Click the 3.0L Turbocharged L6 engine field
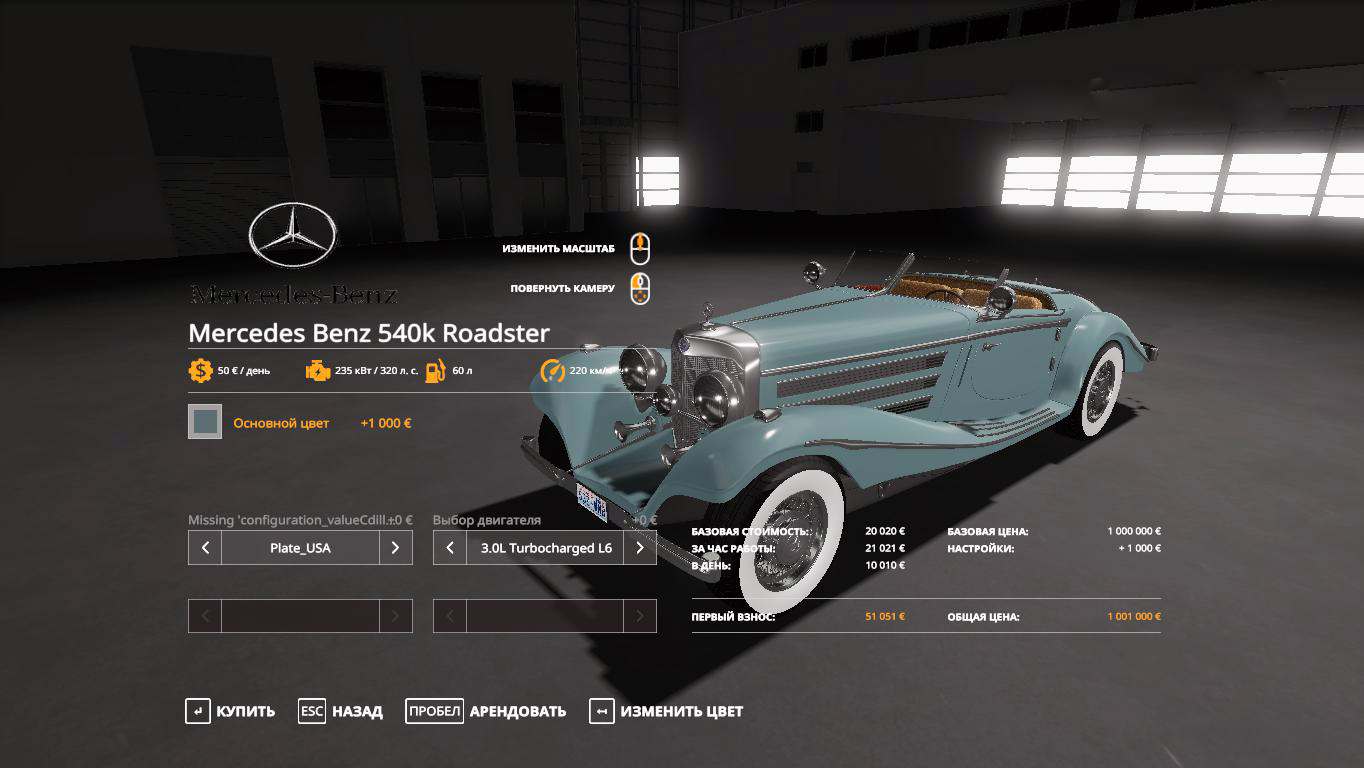1364x768 pixels. point(546,548)
